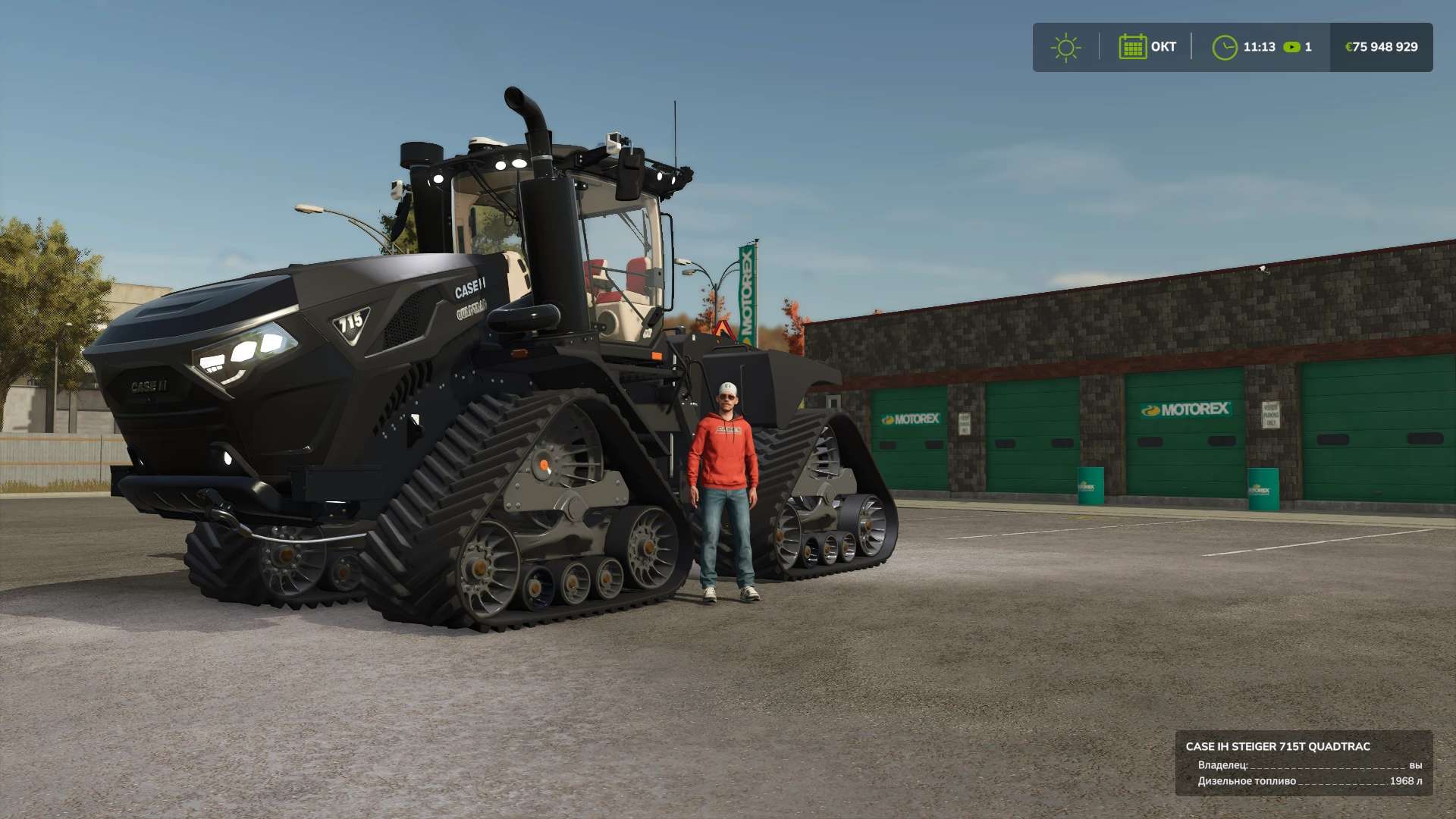Screen dimensions: 1456x819
Task: Click the green clock icon
Action: click(1224, 48)
